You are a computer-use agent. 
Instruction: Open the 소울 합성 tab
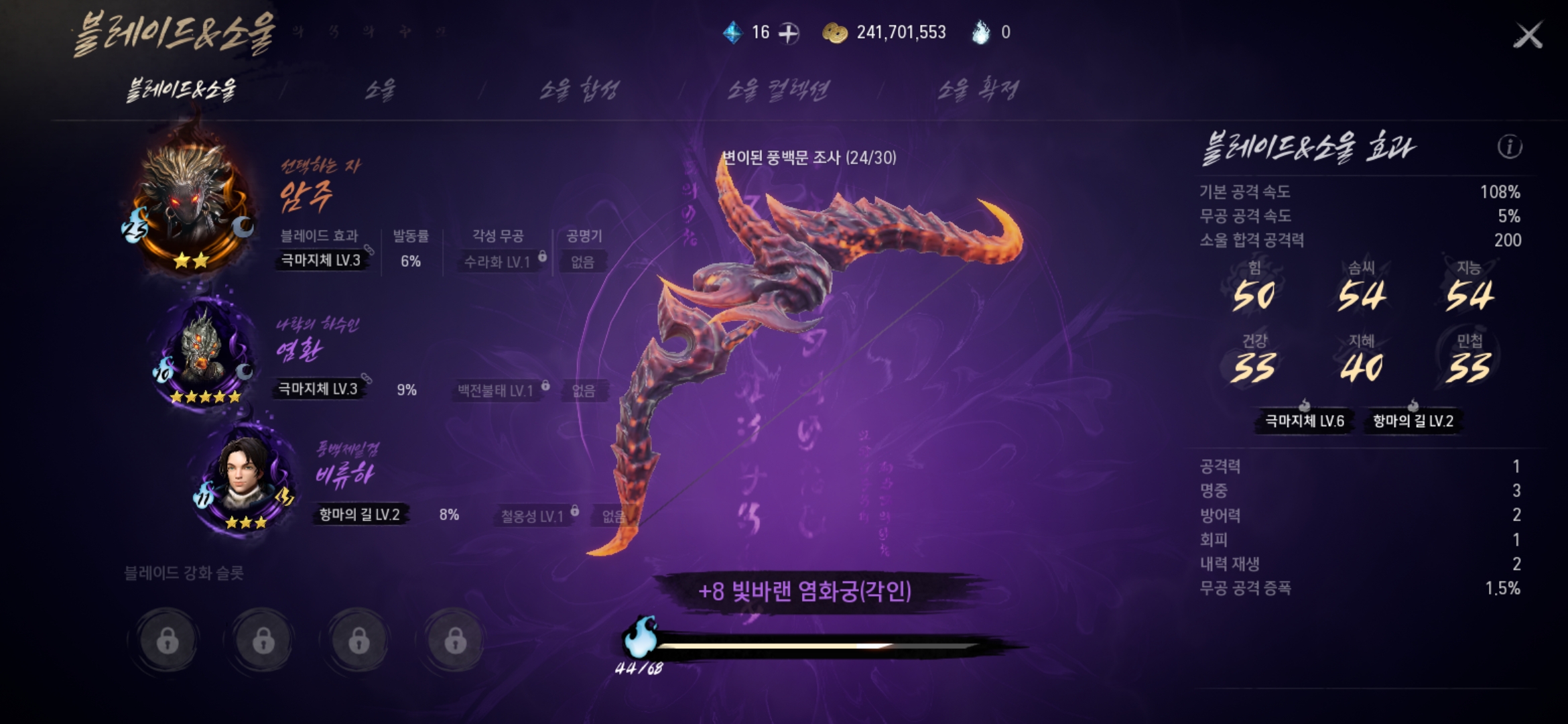pyautogui.click(x=580, y=90)
